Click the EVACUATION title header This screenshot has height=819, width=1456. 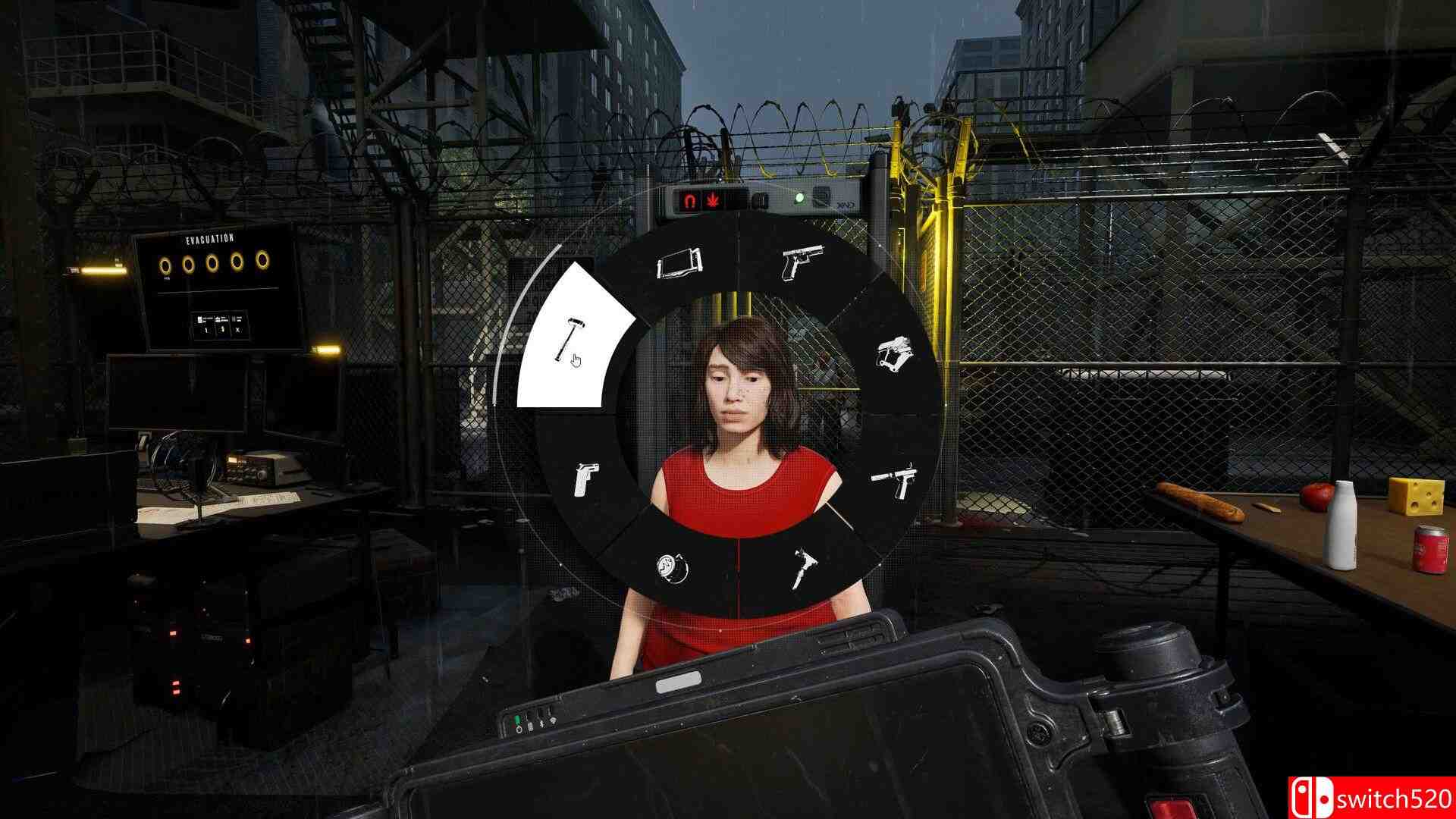[210, 238]
